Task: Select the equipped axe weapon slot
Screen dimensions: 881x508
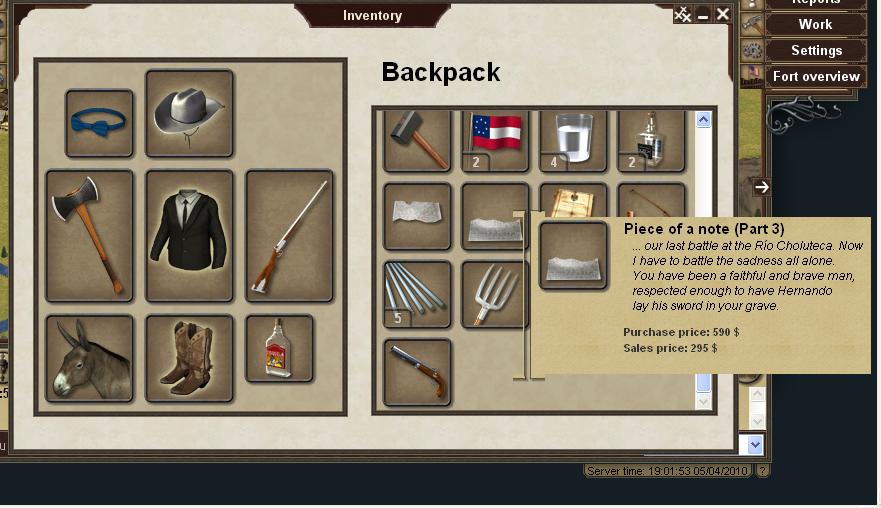Action: click(x=89, y=235)
